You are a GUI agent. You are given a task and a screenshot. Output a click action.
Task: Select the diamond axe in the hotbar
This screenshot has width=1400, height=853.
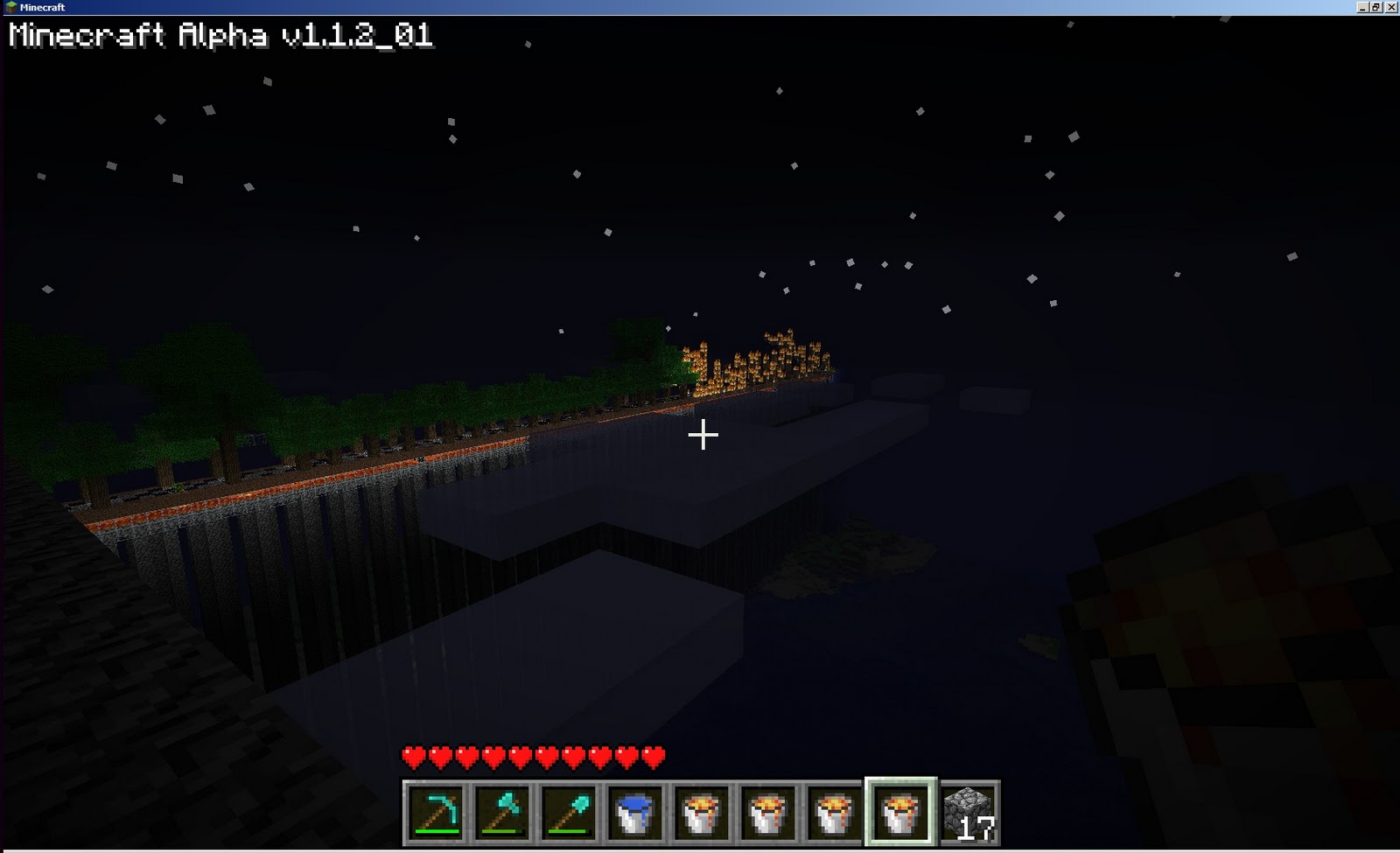click(504, 814)
